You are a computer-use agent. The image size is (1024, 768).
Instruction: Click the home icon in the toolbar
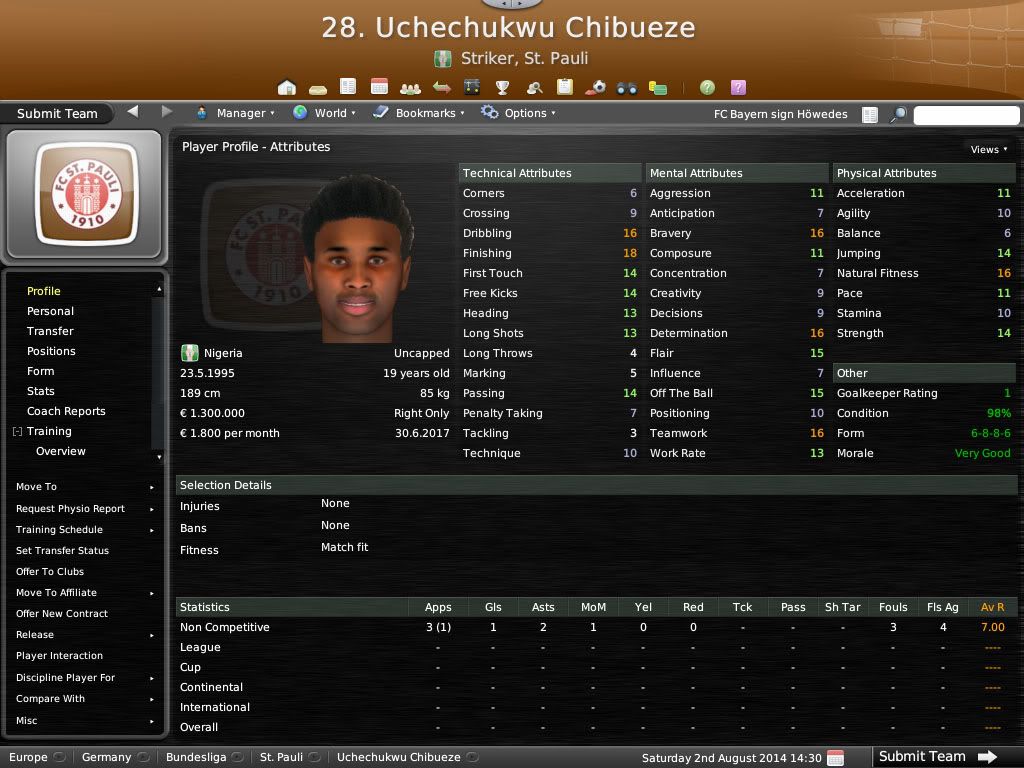[287, 87]
